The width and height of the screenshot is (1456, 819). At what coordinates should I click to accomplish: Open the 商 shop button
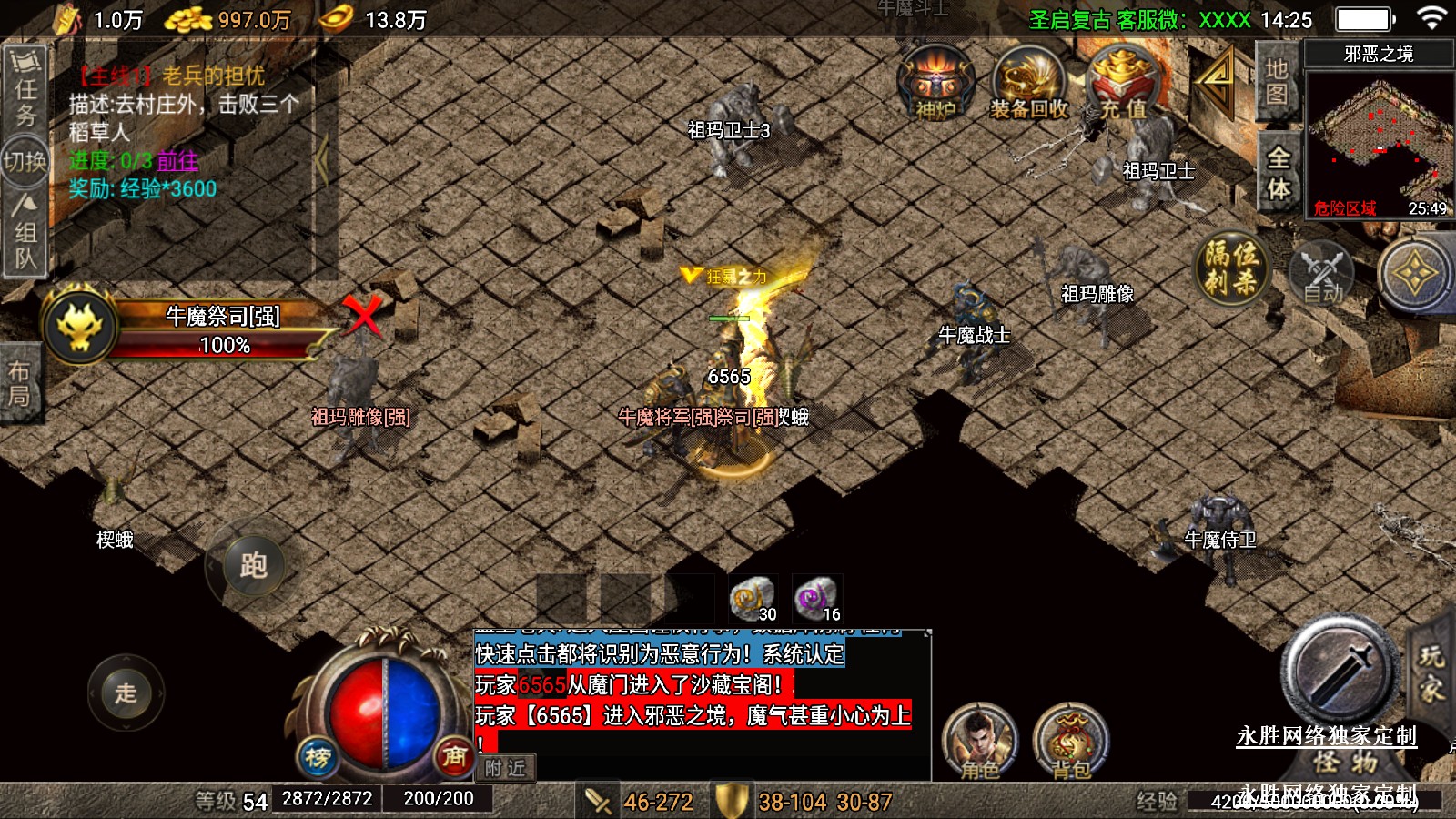tap(454, 754)
